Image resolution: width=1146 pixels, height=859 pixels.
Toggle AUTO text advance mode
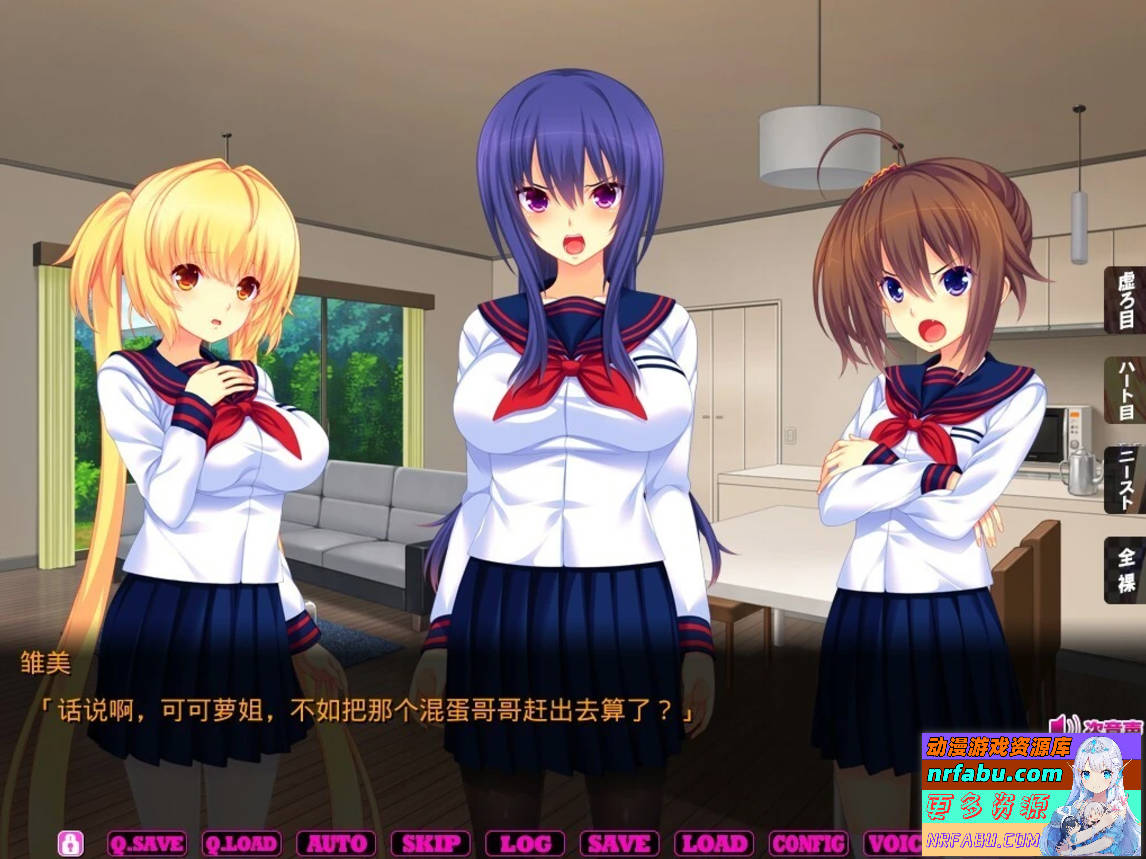tap(336, 843)
